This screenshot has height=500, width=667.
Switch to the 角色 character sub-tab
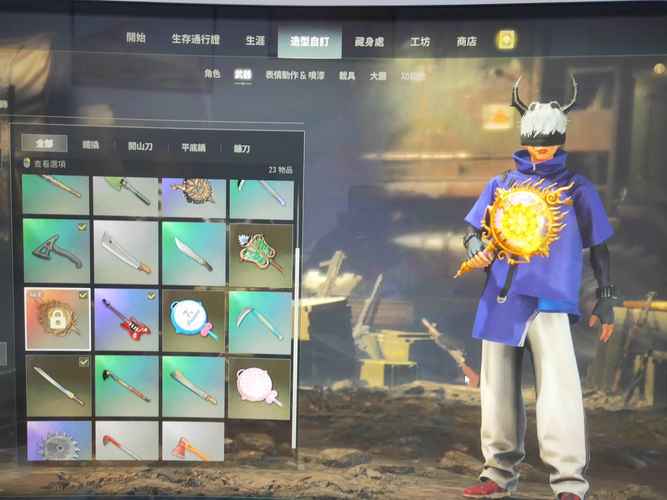pyautogui.click(x=212, y=74)
